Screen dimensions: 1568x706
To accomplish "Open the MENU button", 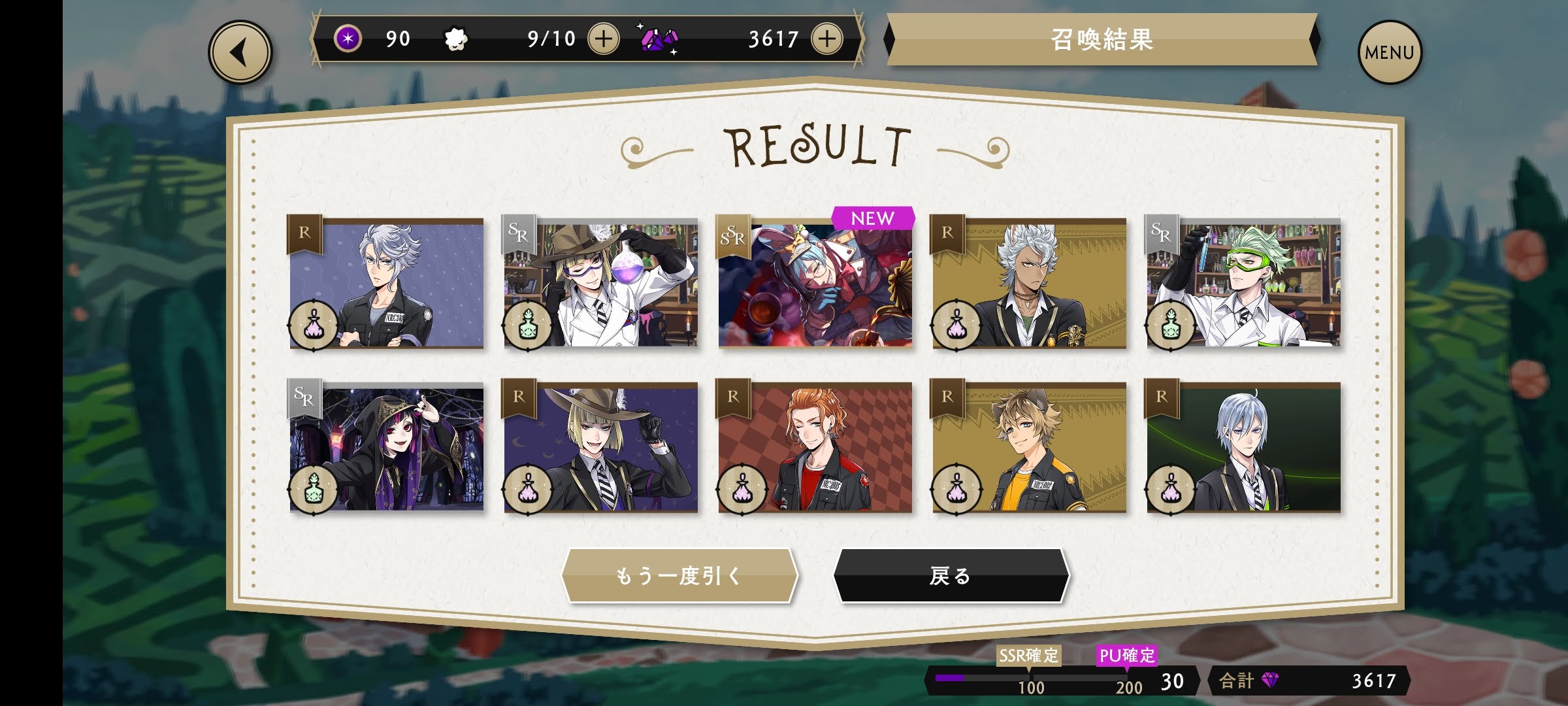I will pyautogui.click(x=1389, y=52).
